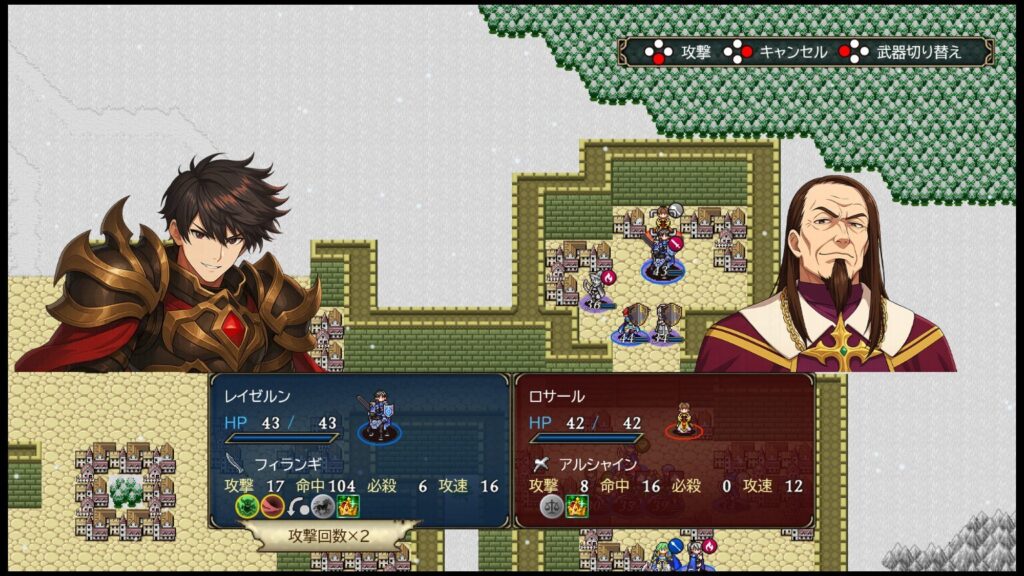
Task: Inspect the crown skill icon in ロサール's panel
Action: click(578, 506)
